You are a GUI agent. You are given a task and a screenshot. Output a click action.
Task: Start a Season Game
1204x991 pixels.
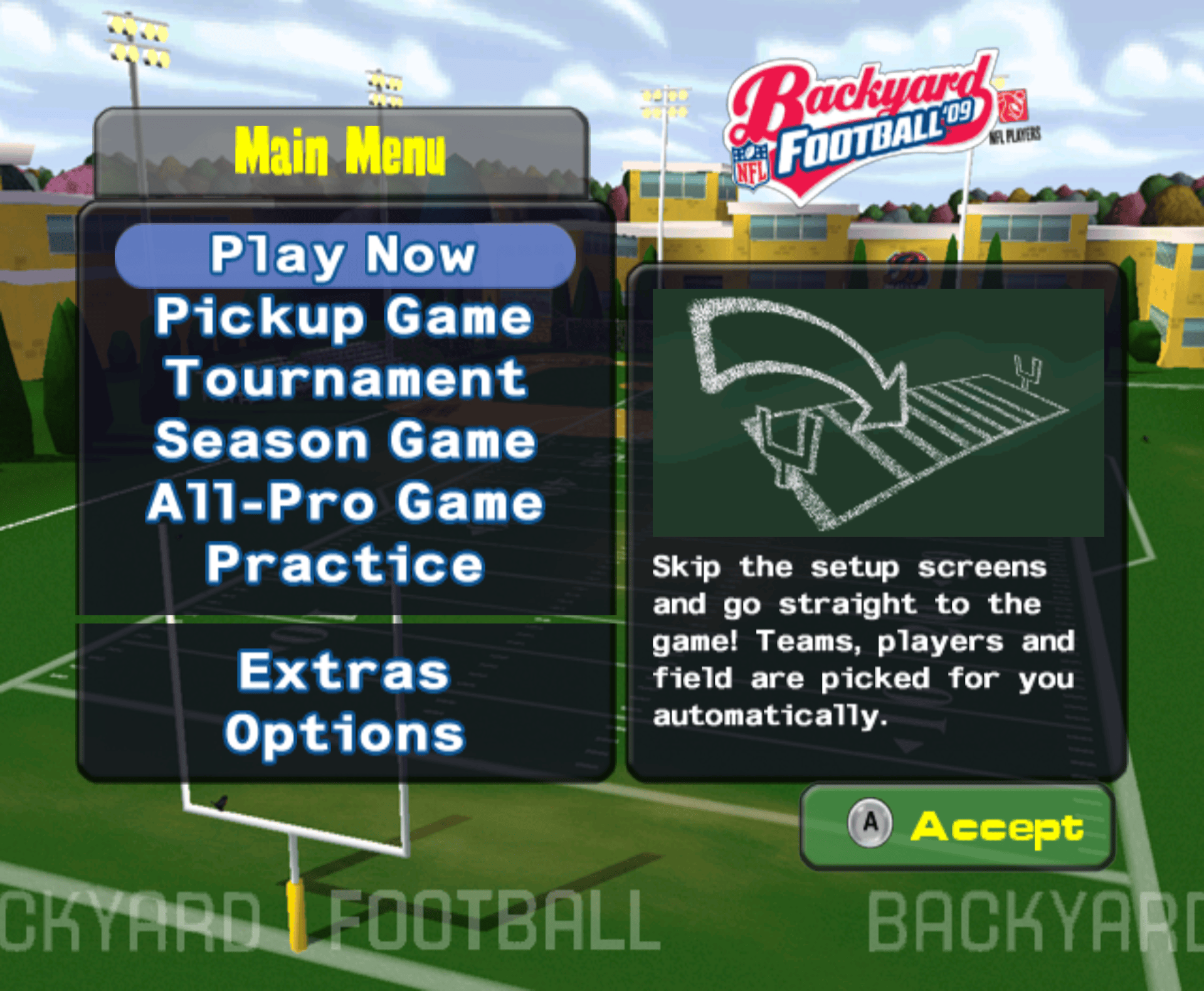[x=346, y=440]
